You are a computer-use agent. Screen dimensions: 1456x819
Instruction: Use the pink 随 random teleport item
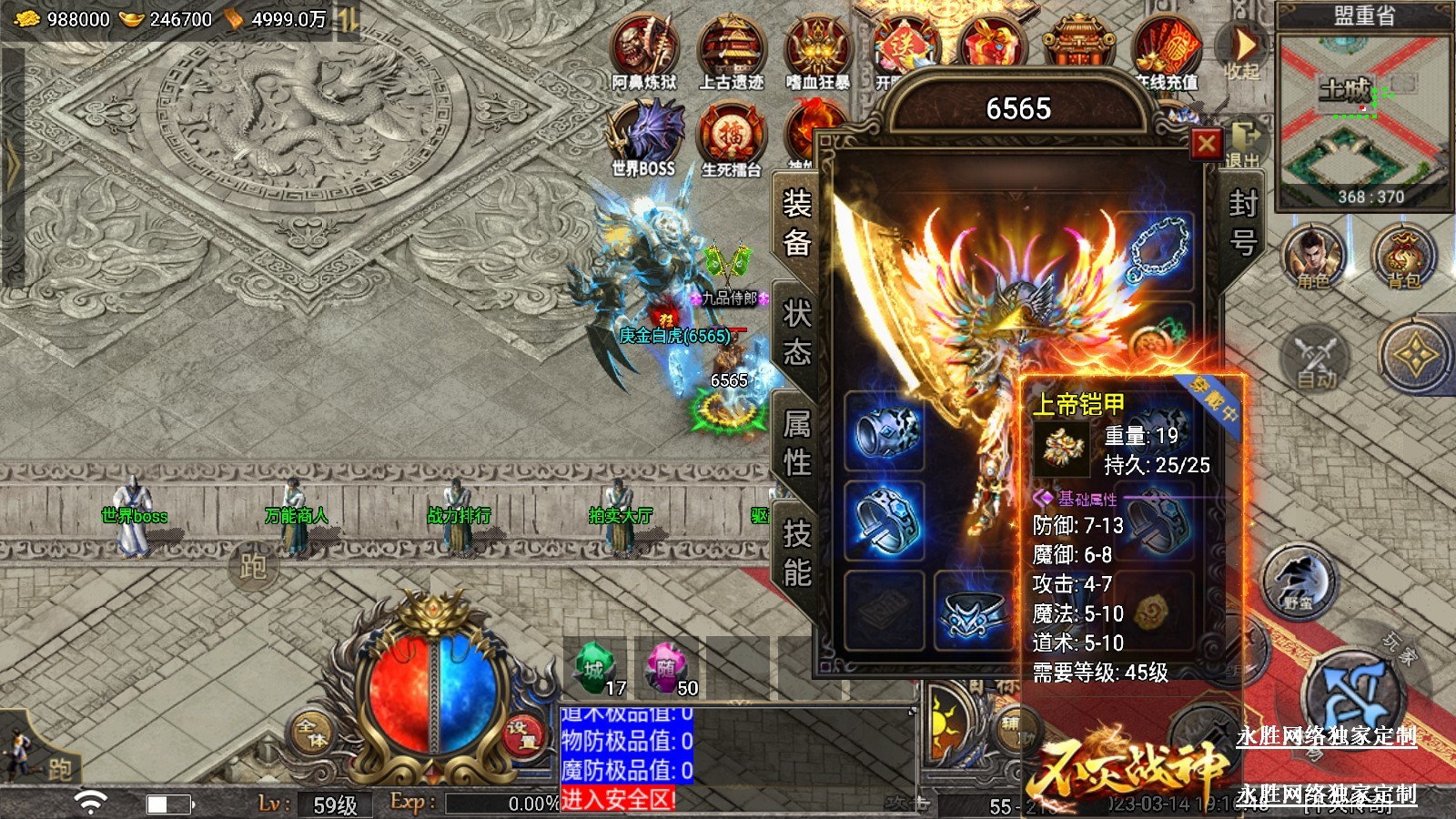click(667, 670)
